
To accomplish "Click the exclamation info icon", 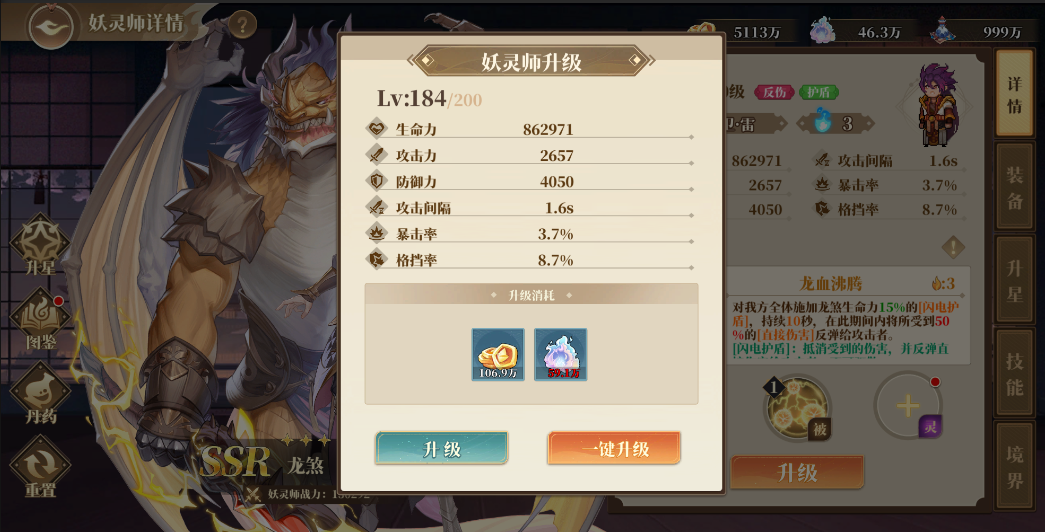I will coord(954,247).
